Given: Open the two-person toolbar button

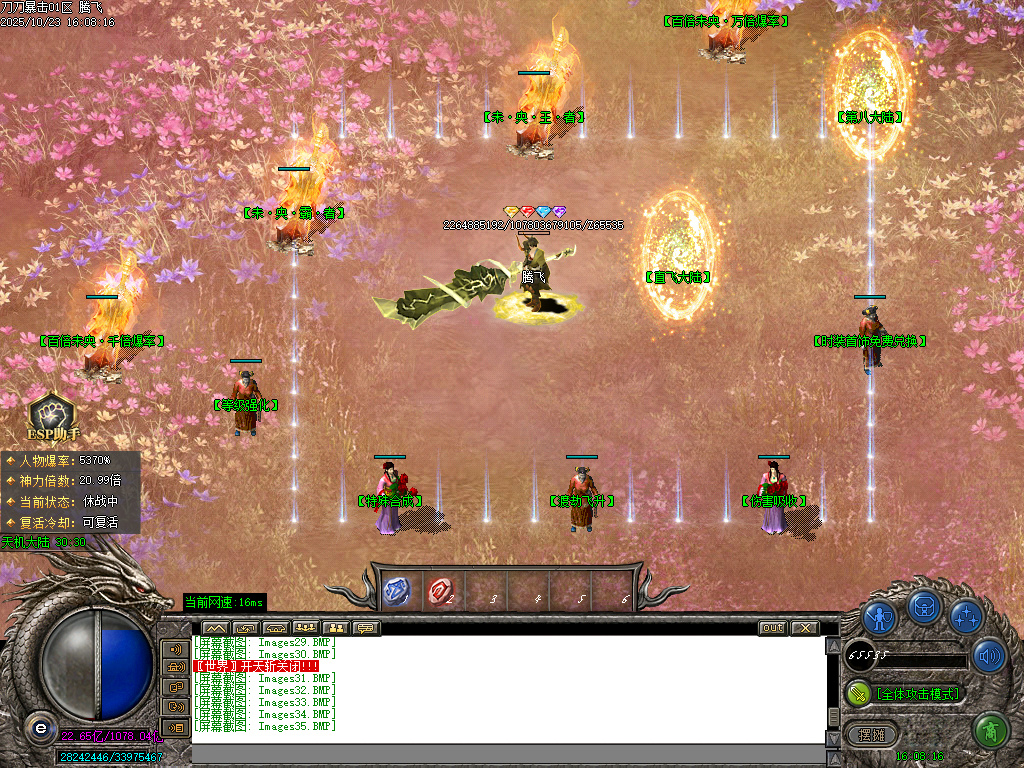Looking at the screenshot, I should coord(335,628).
